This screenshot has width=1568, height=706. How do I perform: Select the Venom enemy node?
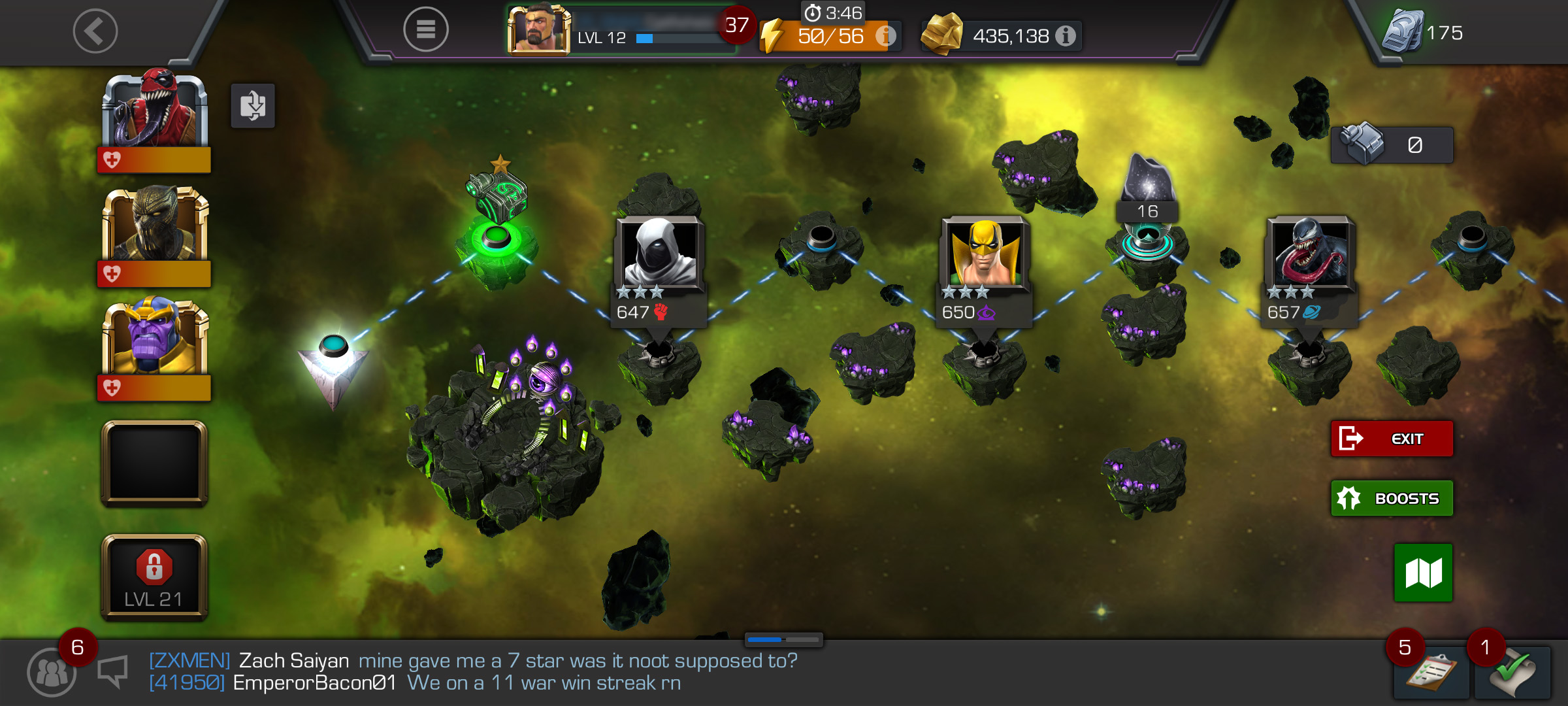[x=1310, y=255]
